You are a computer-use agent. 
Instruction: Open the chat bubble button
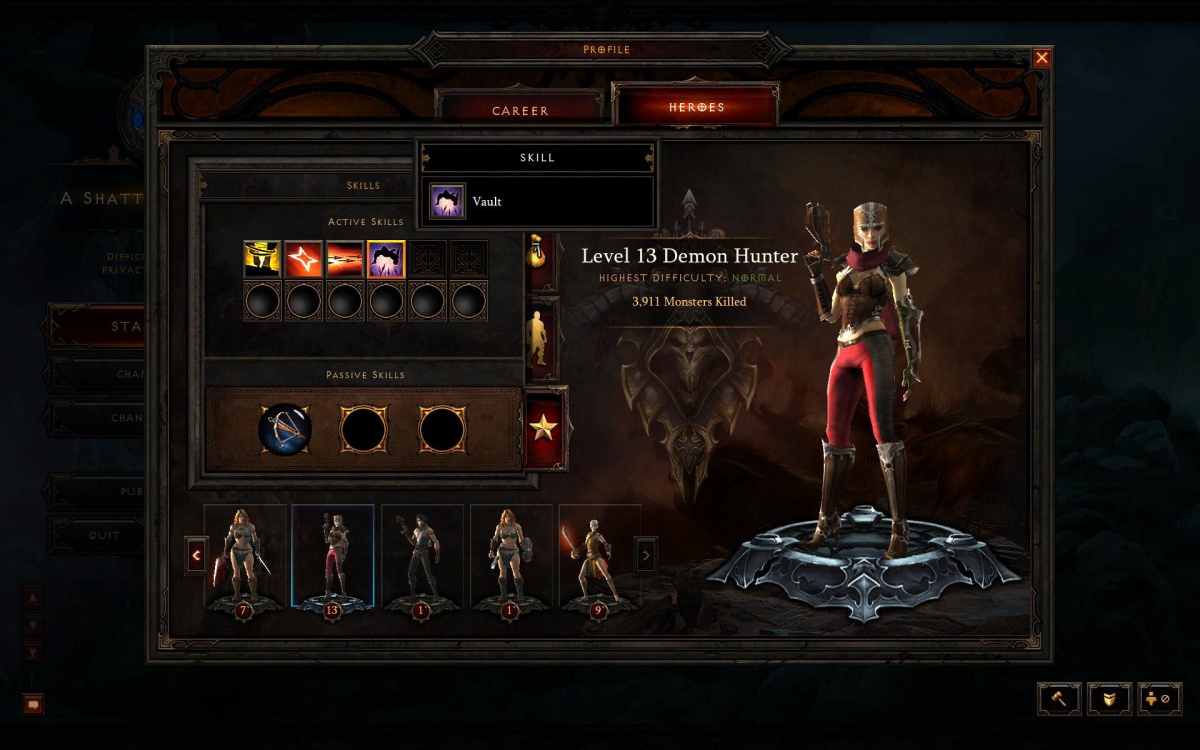[33, 704]
